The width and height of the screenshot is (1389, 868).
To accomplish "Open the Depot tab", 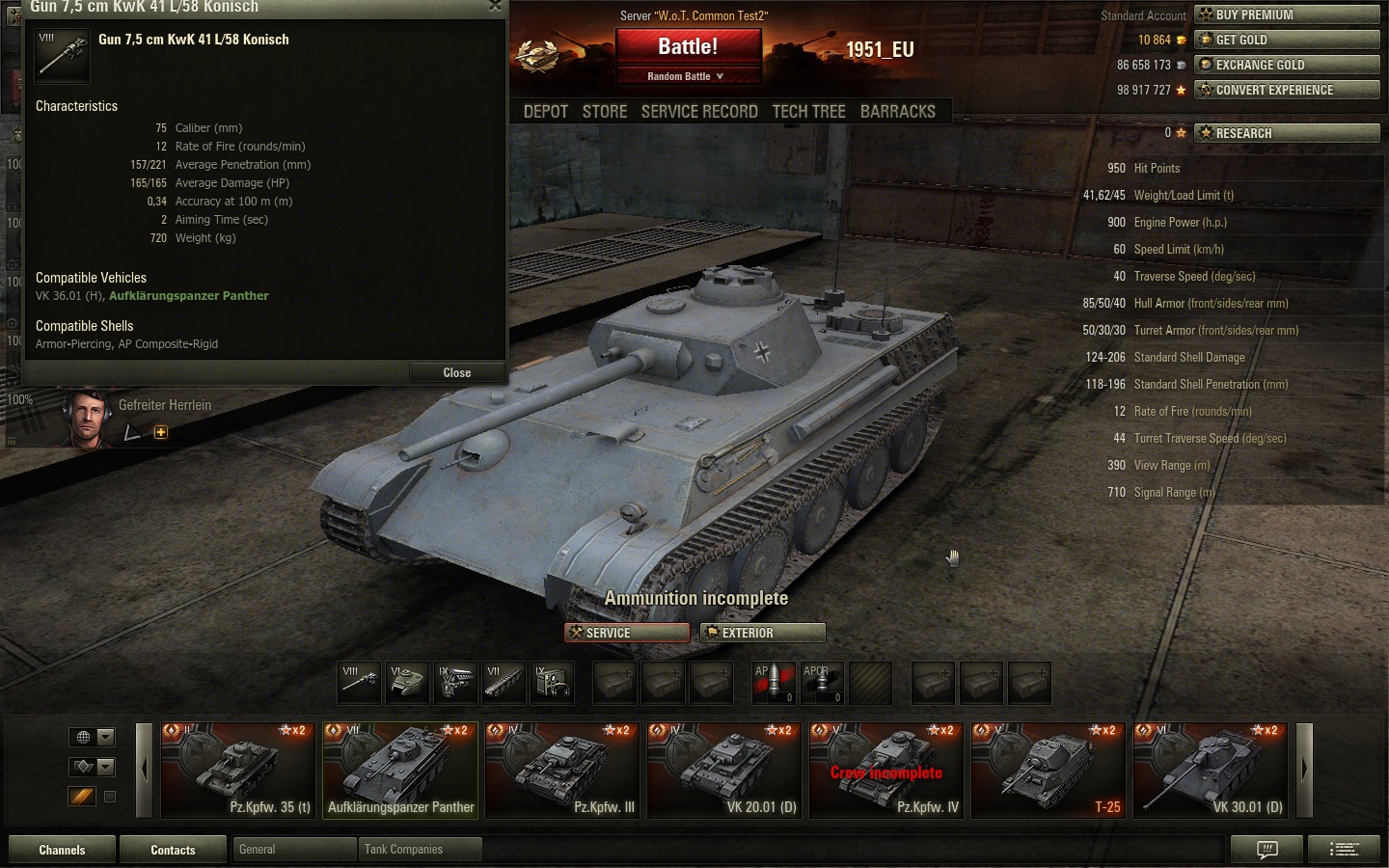I will 545,112.
